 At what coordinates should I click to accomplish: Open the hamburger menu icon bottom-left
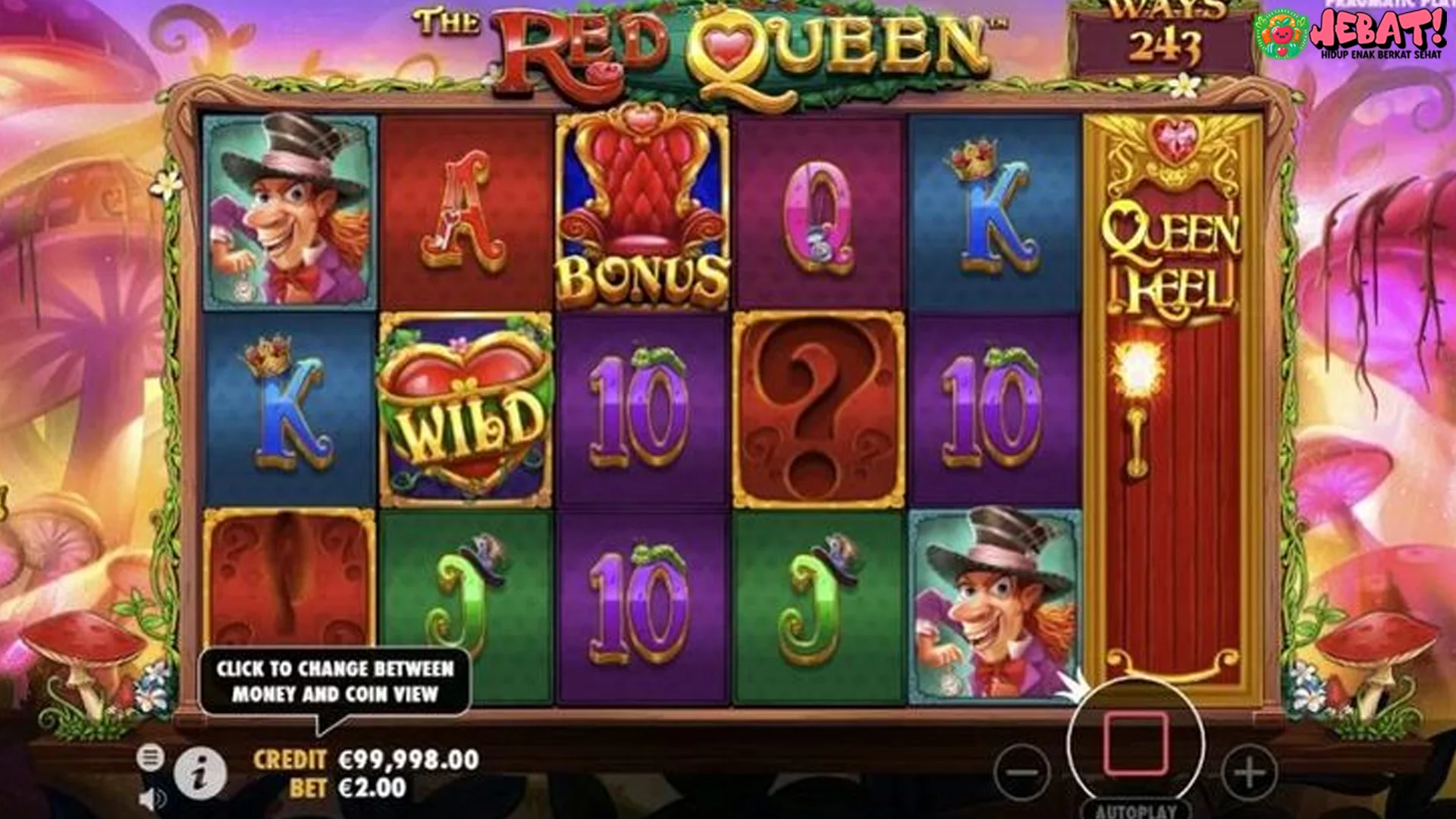(x=151, y=755)
